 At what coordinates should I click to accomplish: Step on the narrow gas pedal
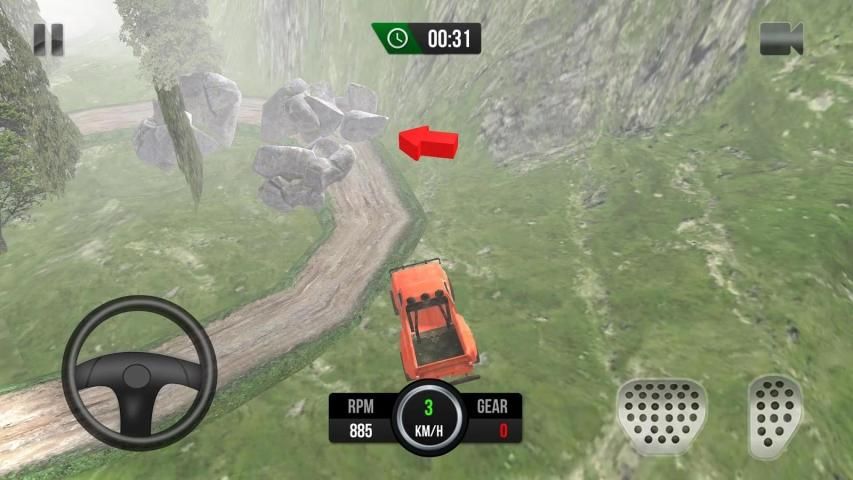774,414
